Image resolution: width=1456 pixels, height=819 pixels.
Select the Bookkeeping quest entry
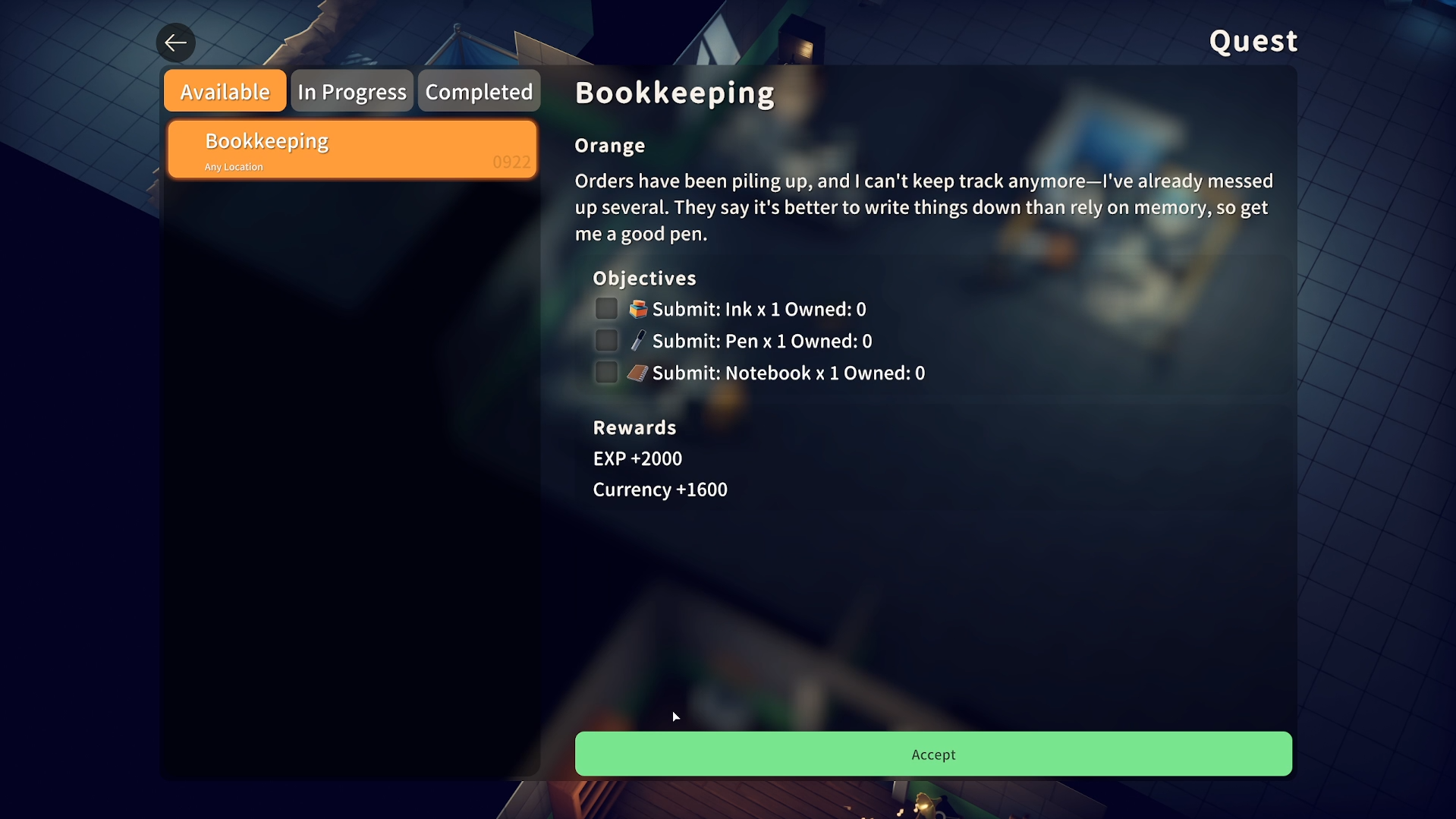click(351, 149)
